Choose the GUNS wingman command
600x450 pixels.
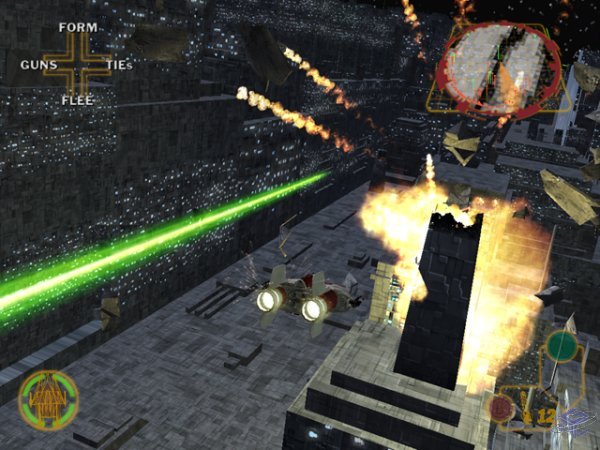38,65
